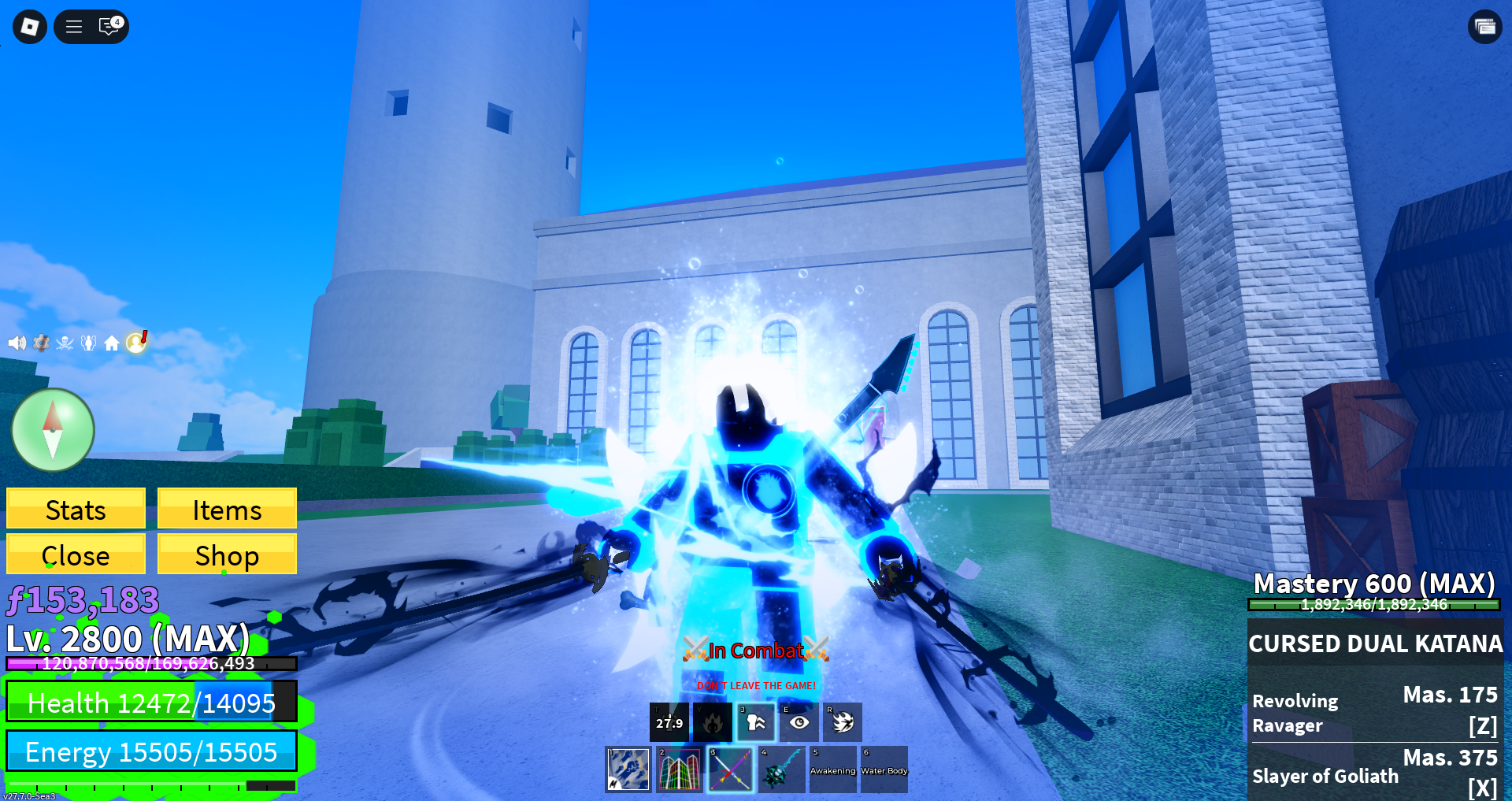Open the Shop menu
This screenshot has height=801, width=1512.
(227, 554)
